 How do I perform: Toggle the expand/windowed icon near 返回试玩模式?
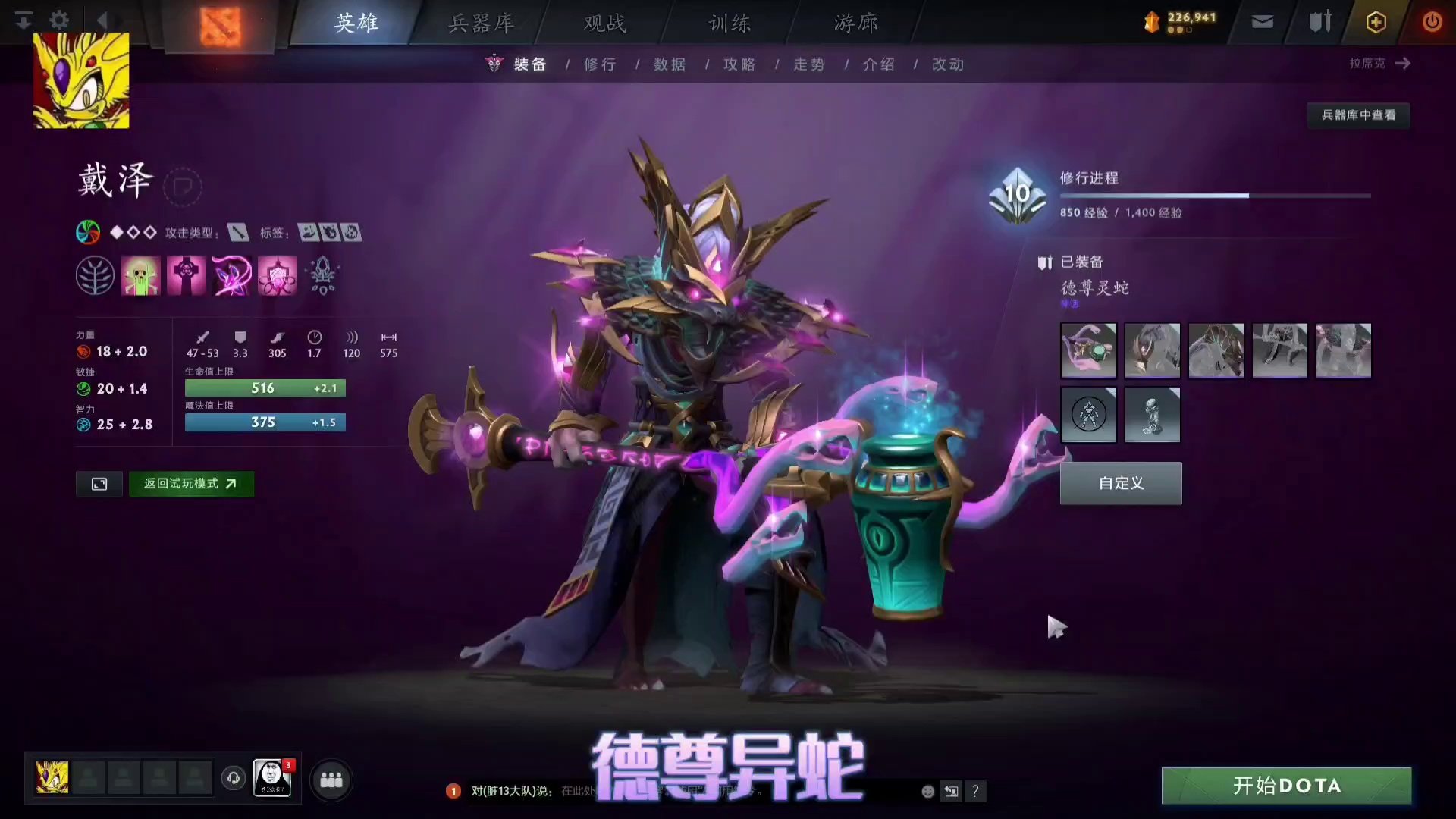[99, 483]
